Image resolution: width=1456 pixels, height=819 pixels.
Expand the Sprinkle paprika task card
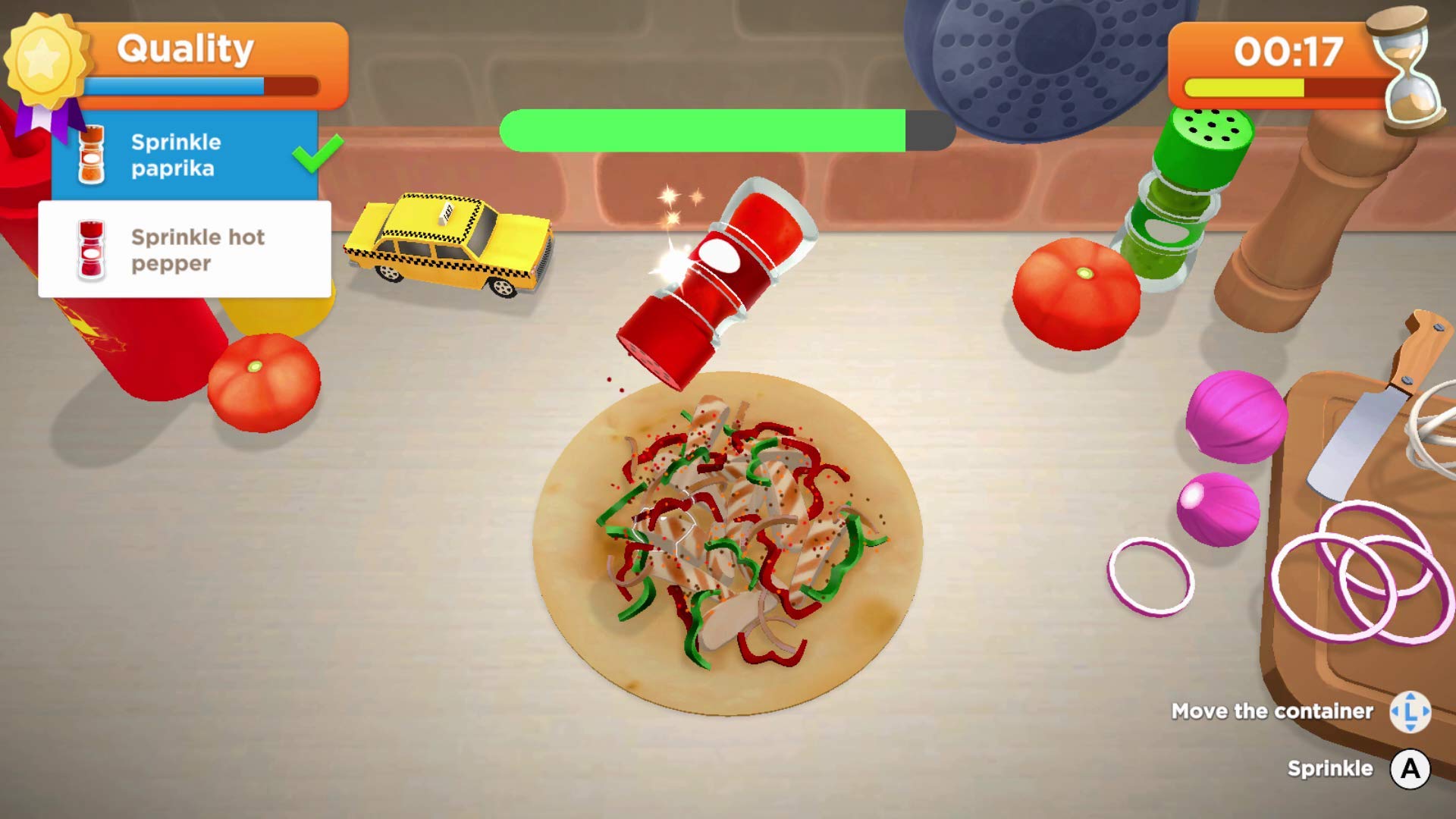182,155
